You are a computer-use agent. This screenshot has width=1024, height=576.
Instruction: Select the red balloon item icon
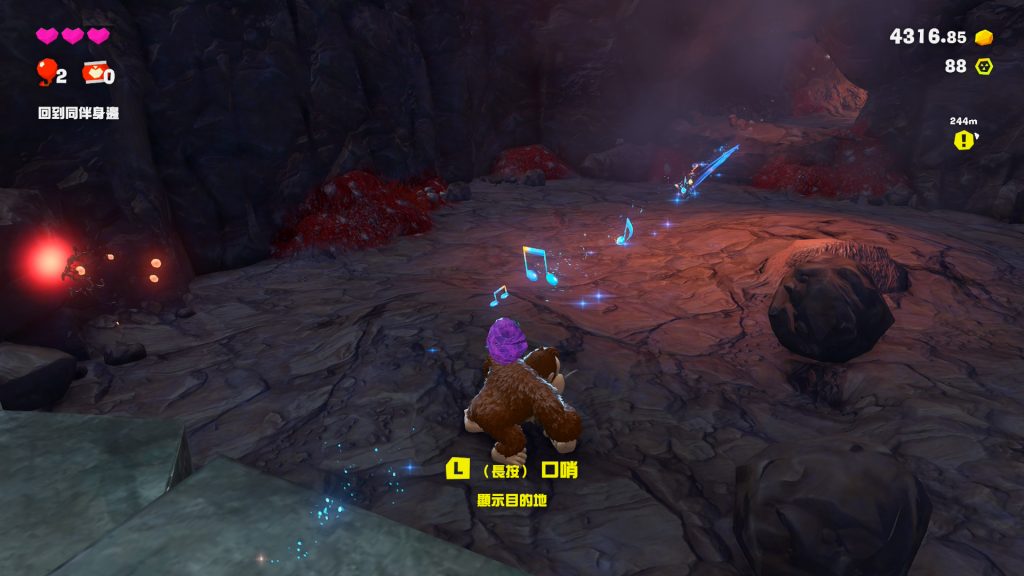click(46, 72)
